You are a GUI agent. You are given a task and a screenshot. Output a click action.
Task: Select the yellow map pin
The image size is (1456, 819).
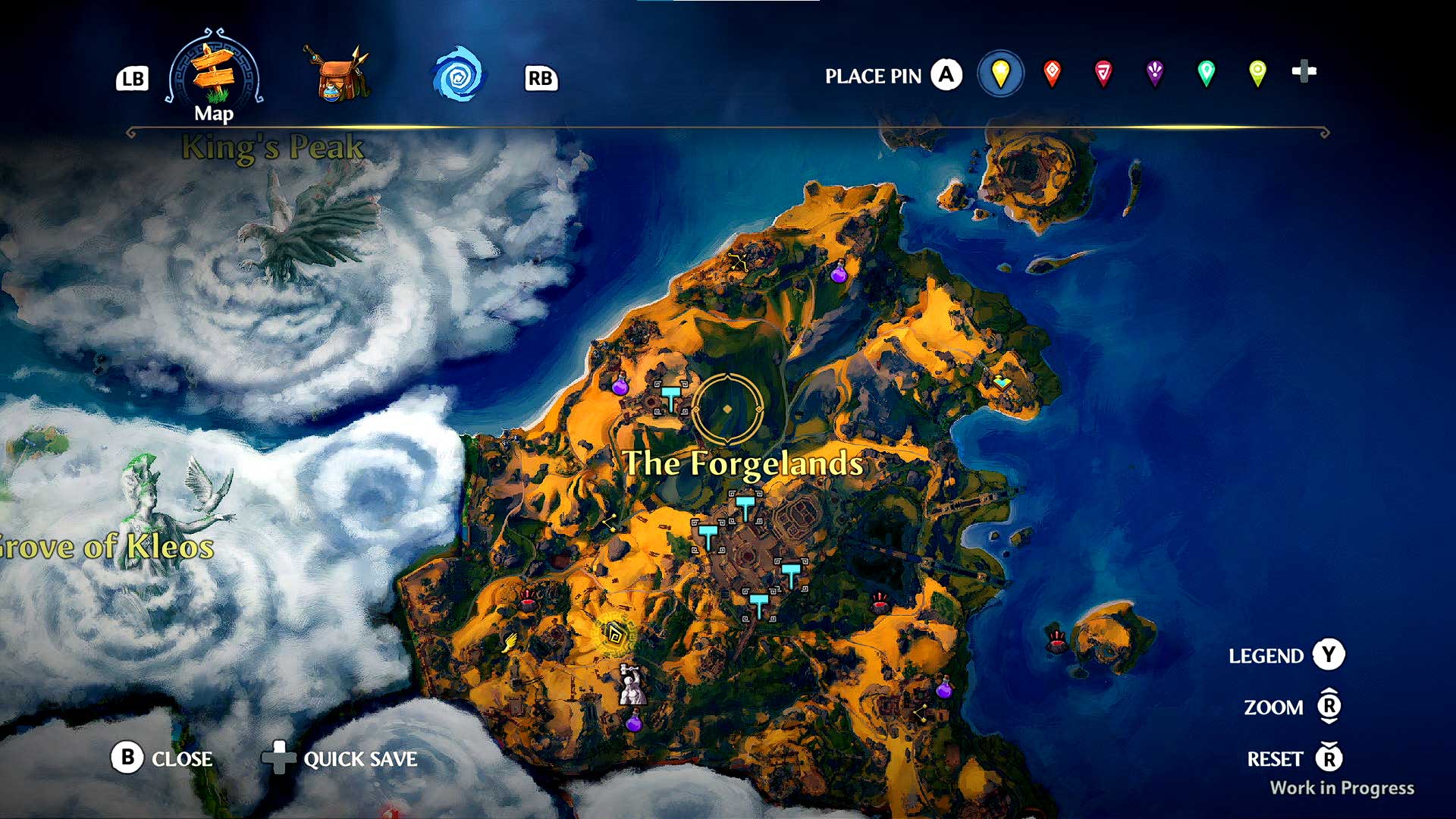click(1000, 74)
